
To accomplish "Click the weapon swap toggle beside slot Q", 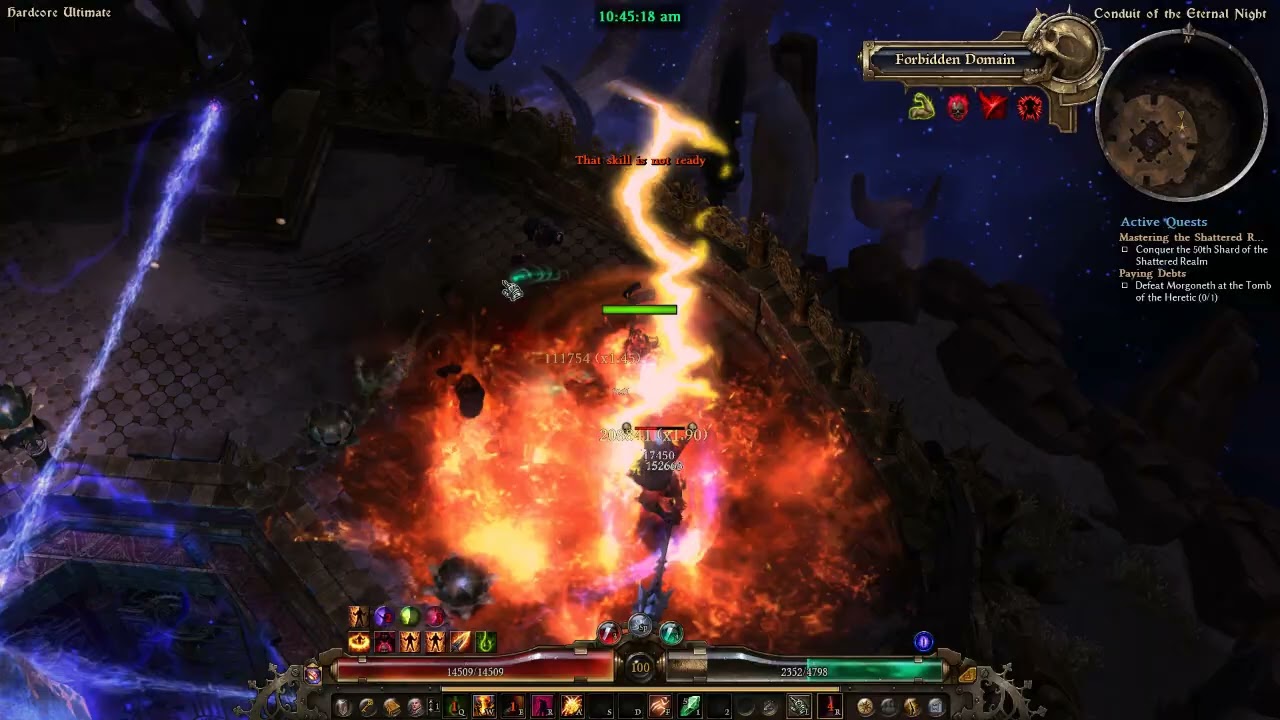I will [x=433, y=707].
